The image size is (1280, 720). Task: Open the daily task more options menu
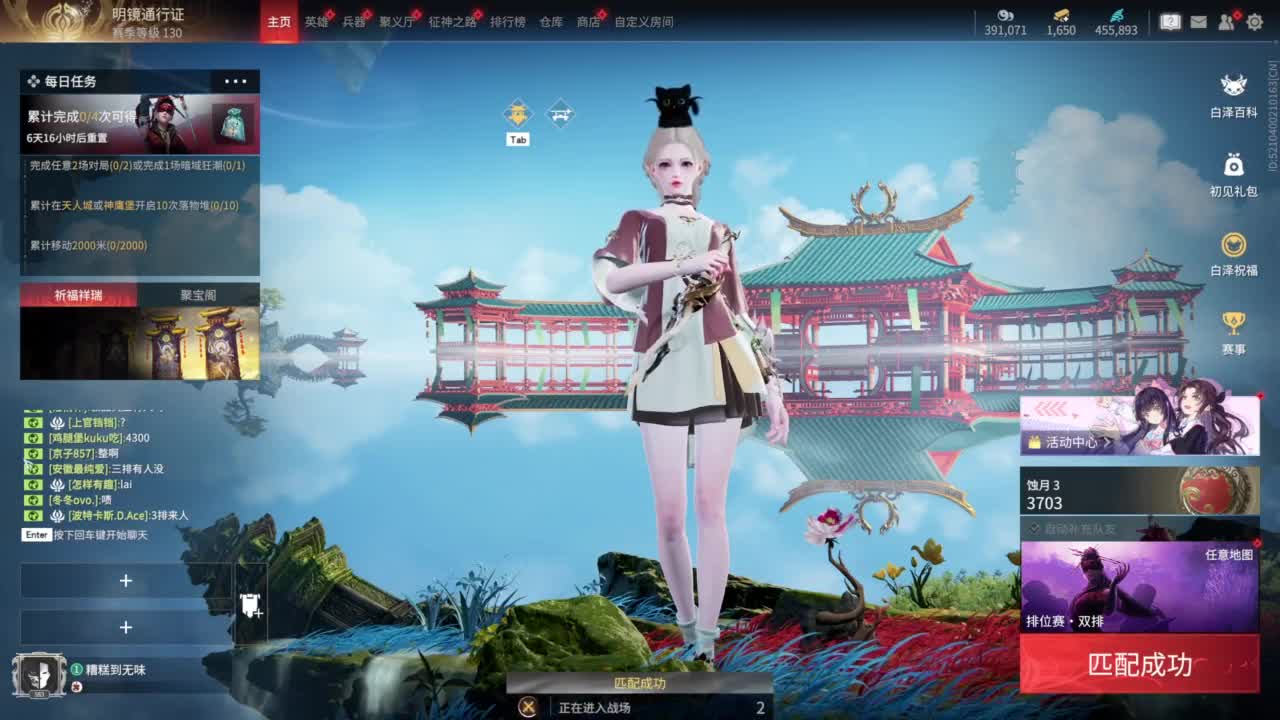tap(237, 81)
